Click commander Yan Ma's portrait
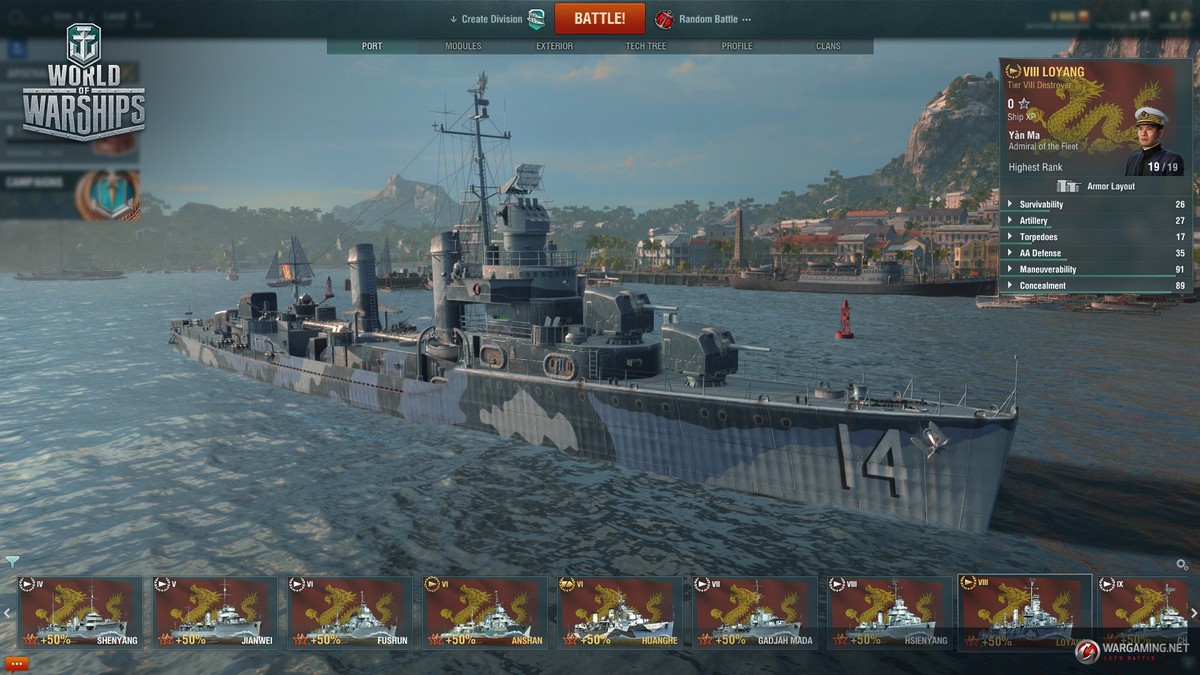Screen dimensions: 1200x675 1153,140
